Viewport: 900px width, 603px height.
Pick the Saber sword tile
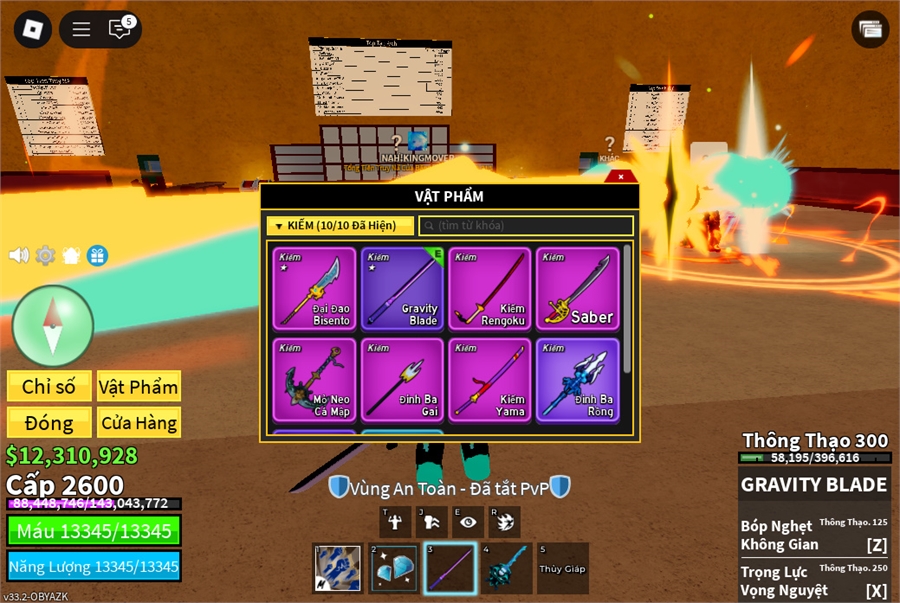578,288
